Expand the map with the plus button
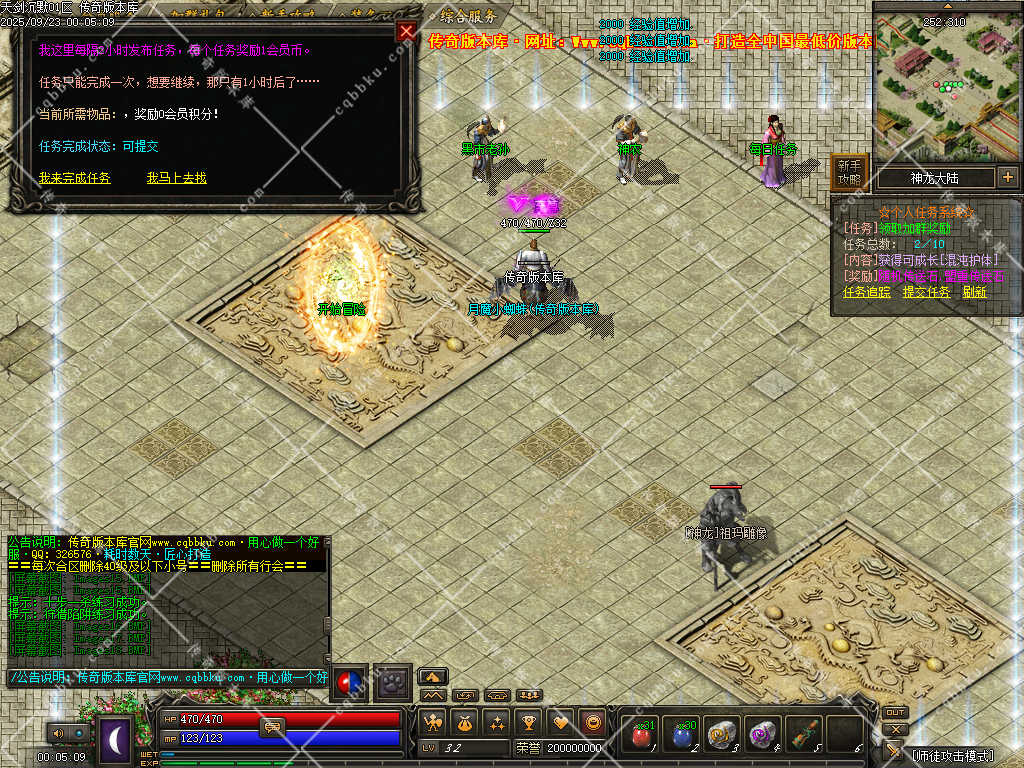 click(x=1007, y=177)
